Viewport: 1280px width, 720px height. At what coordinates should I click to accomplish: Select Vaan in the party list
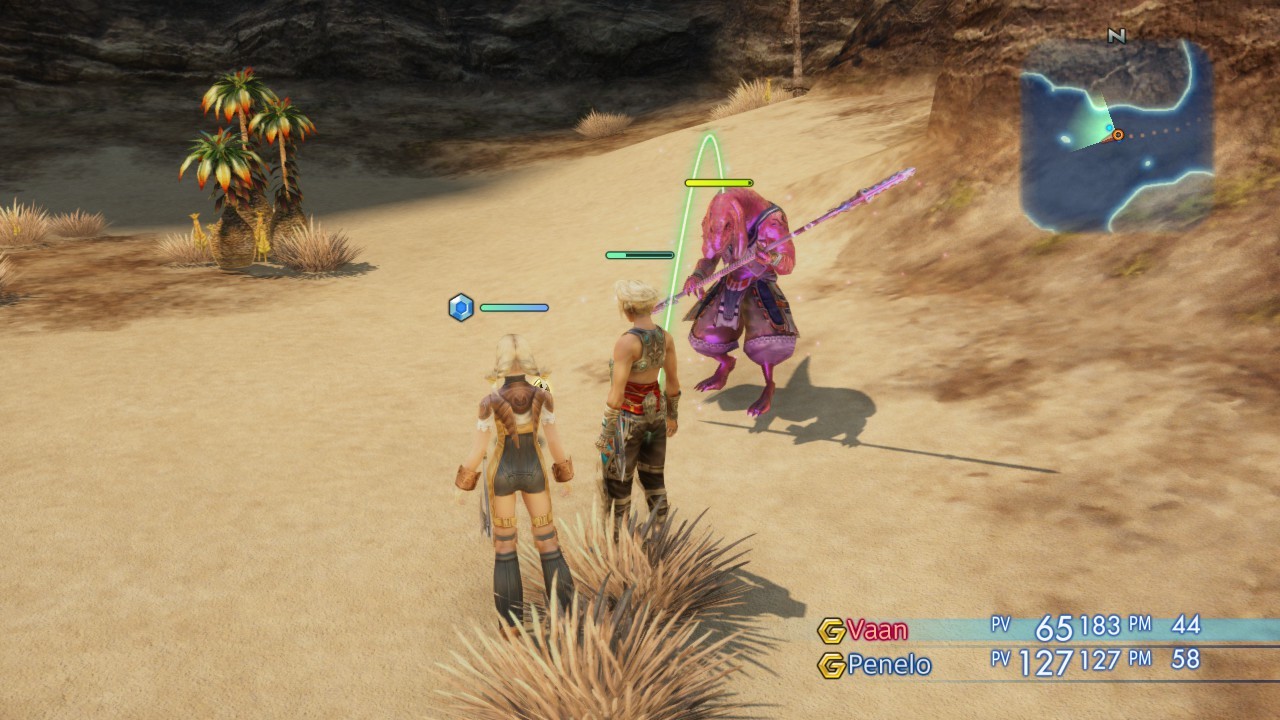point(877,630)
